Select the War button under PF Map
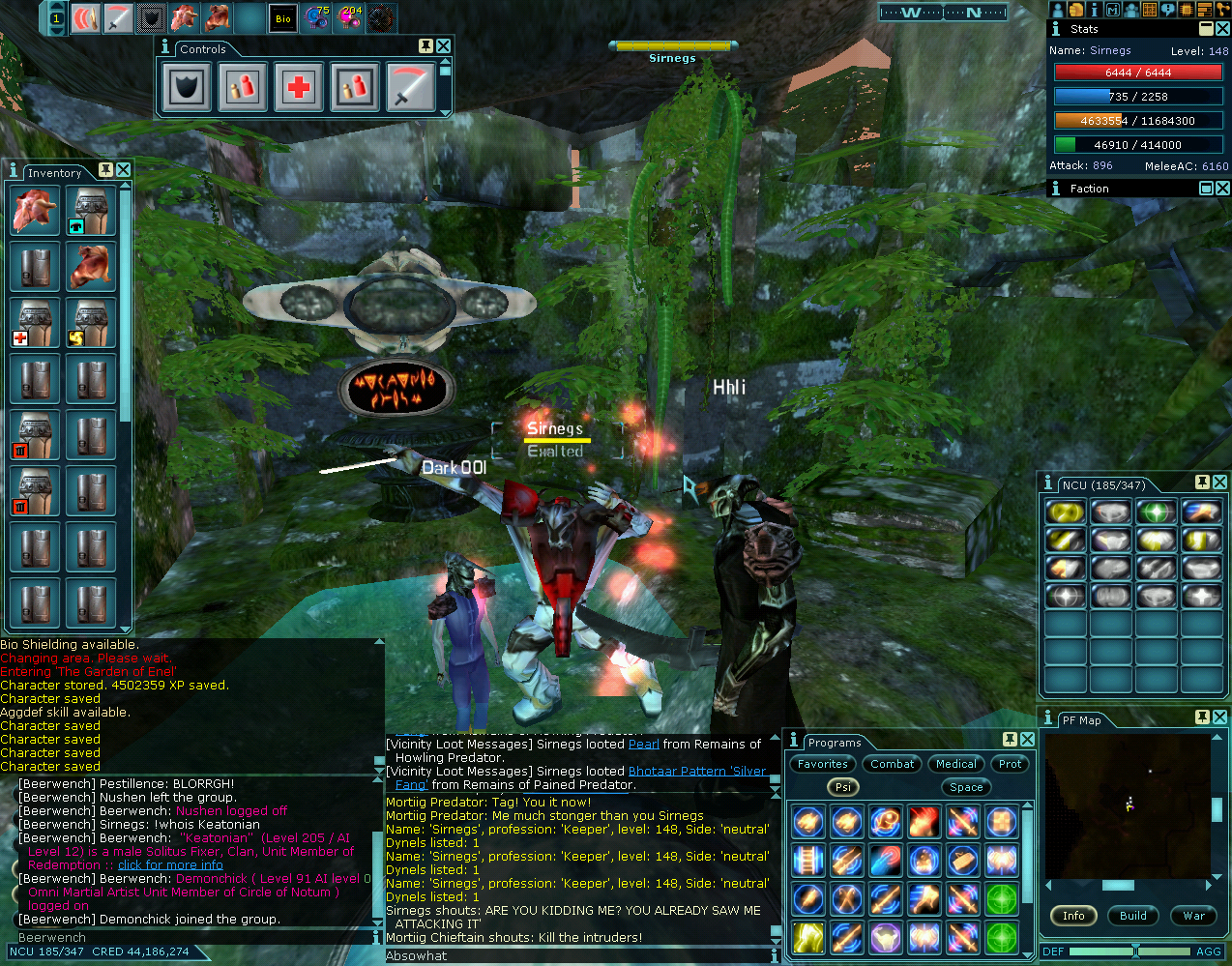This screenshot has width=1232, height=966. [1194, 916]
